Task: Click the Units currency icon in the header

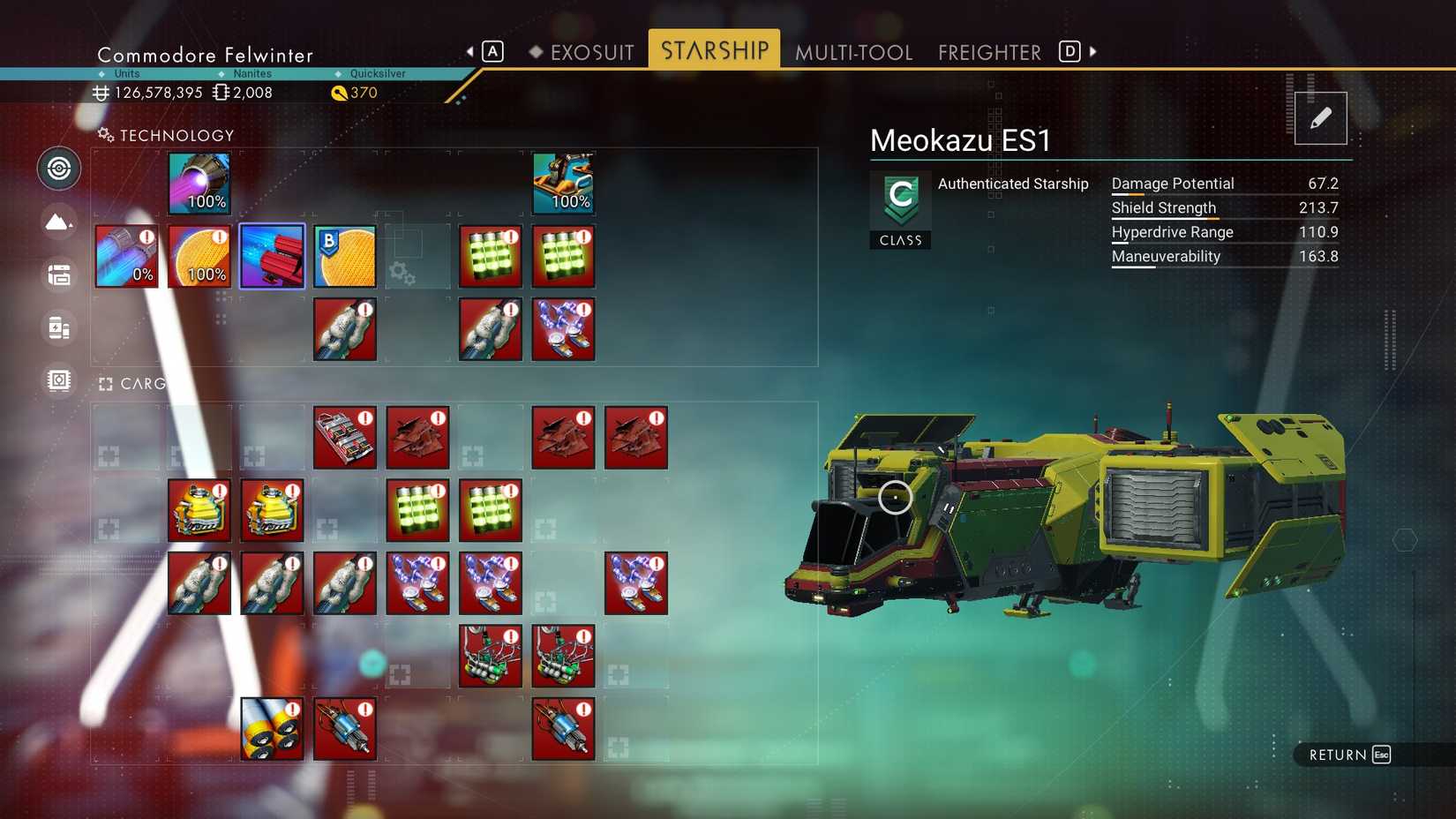Action: pyautogui.click(x=100, y=92)
